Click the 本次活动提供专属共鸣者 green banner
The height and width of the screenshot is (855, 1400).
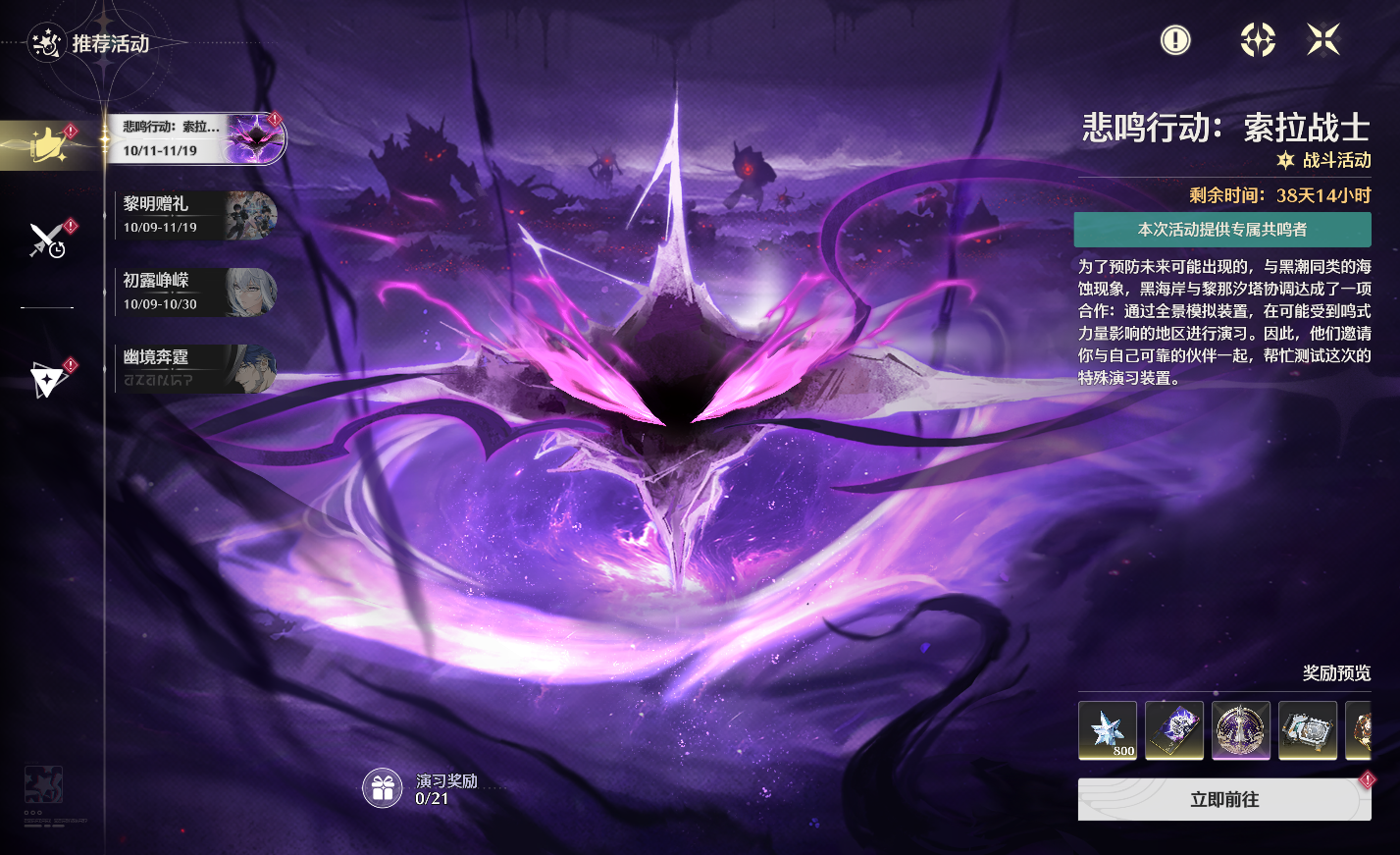(x=1222, y=230)
